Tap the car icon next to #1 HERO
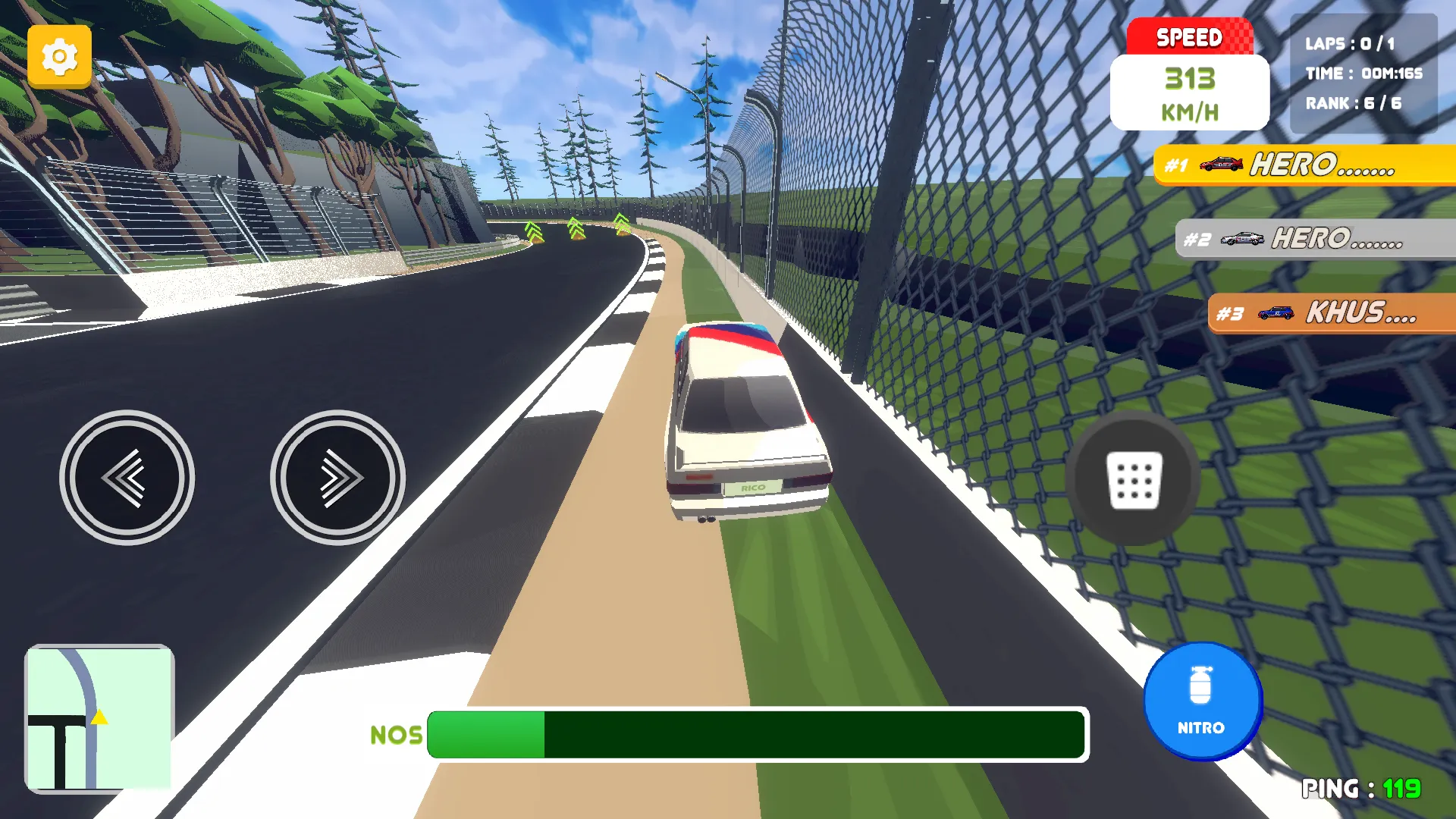1456x819 pixels. coord(1223,165)
